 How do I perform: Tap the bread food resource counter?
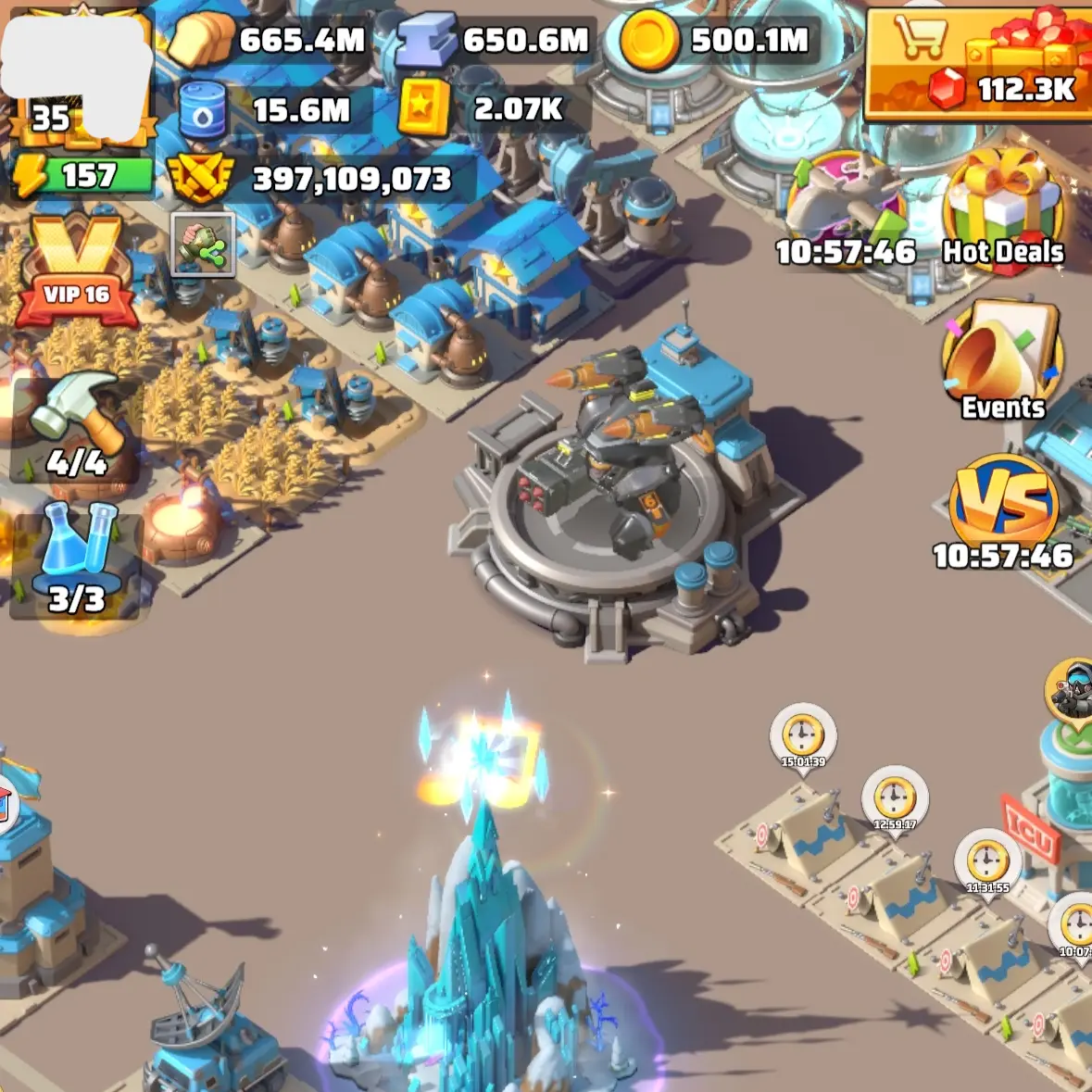pyautogui.click(x=270, y=40)
